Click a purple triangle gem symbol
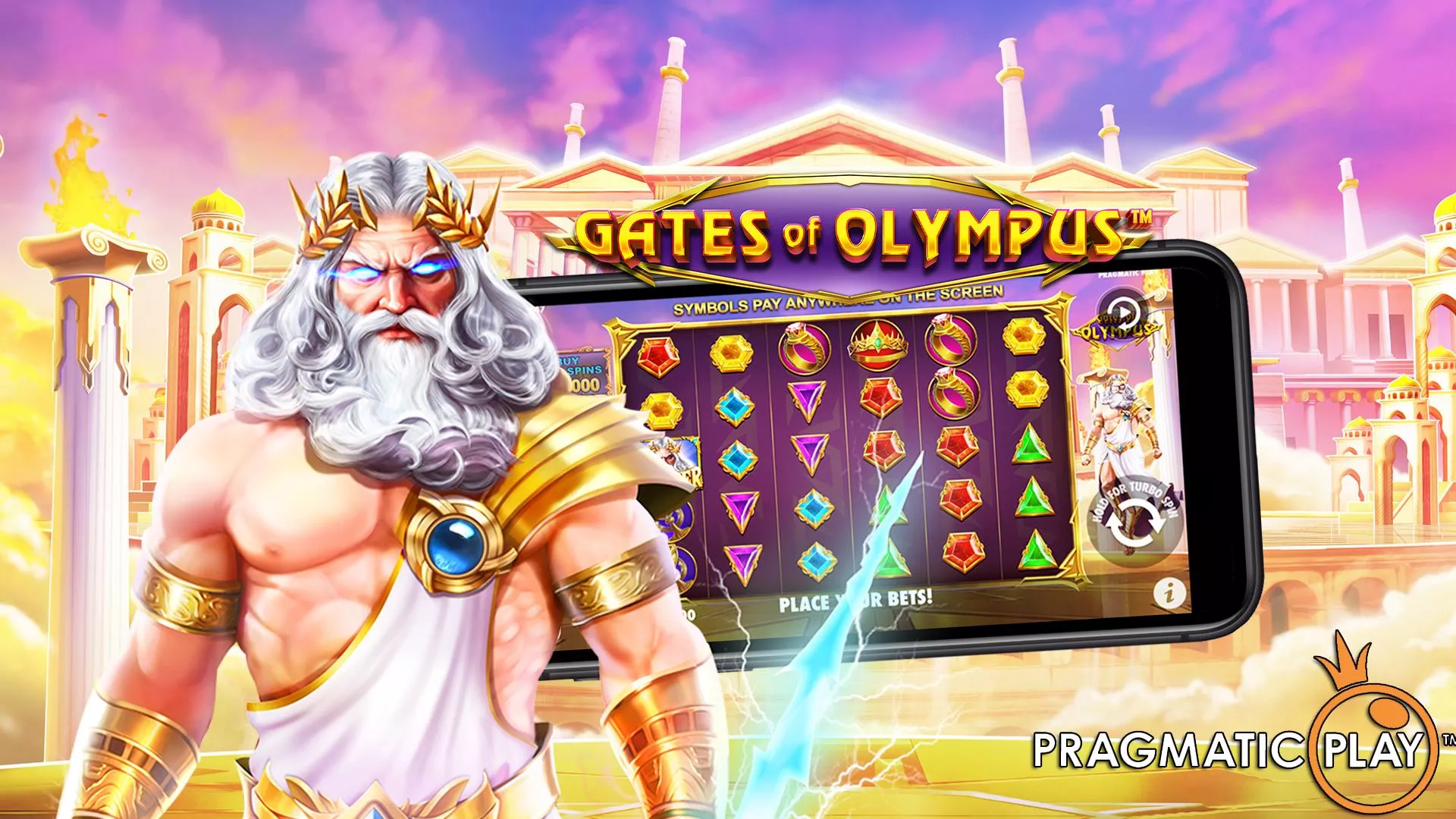This screenshot has width=1456, height=819. coord(805,398)
